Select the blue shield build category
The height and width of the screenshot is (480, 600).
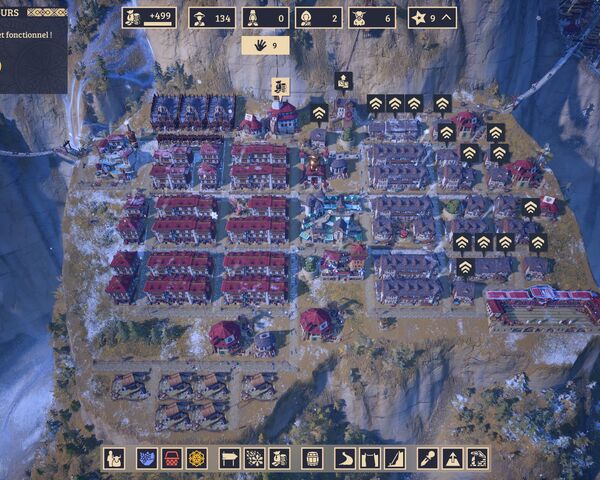[147, 458]
